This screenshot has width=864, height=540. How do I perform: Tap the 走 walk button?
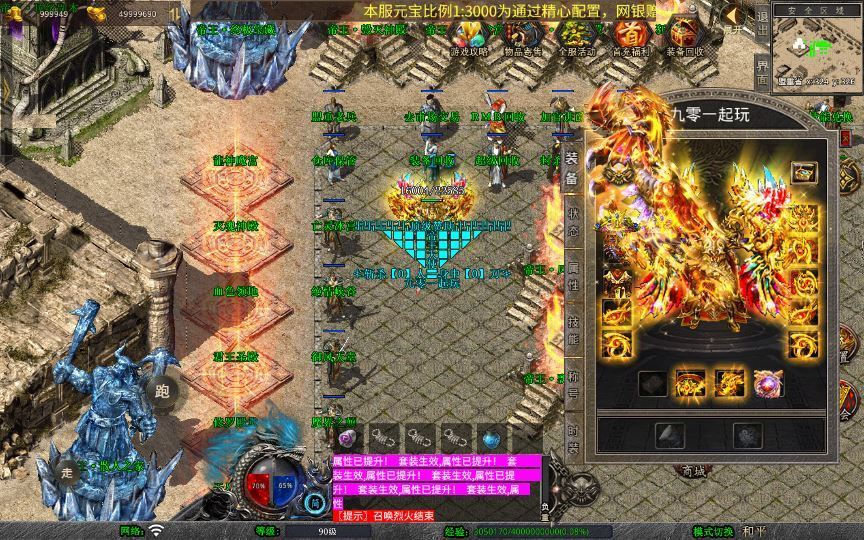tap(67, 474)
